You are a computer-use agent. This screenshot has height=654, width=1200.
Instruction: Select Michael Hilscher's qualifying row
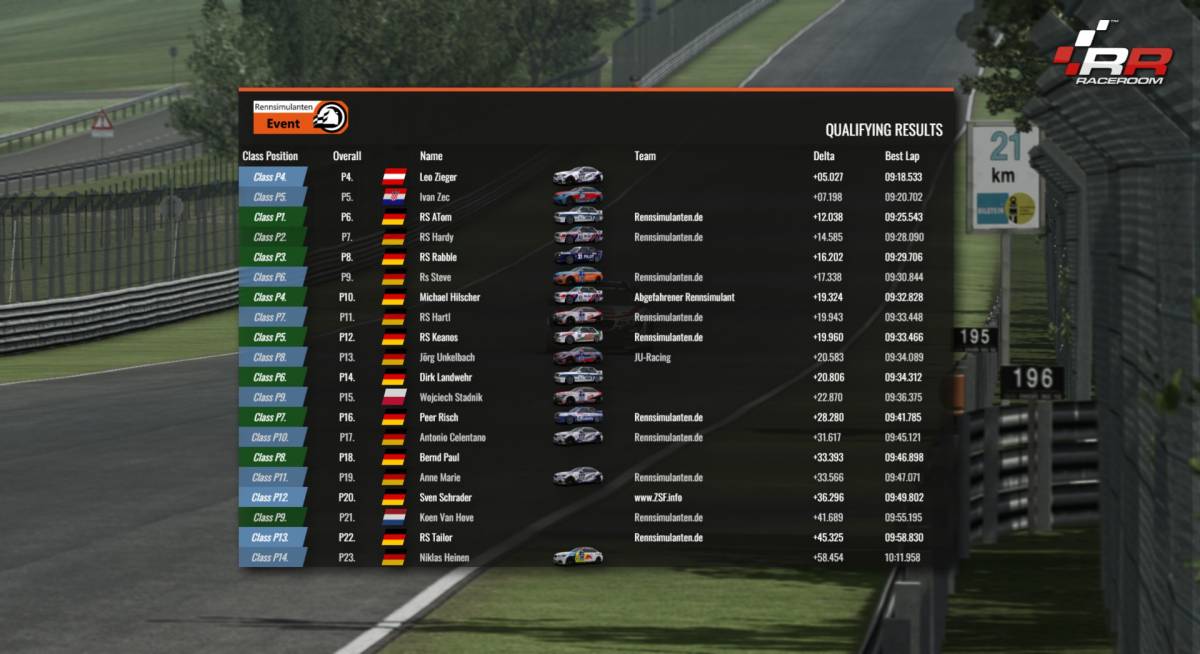[449, 297]
